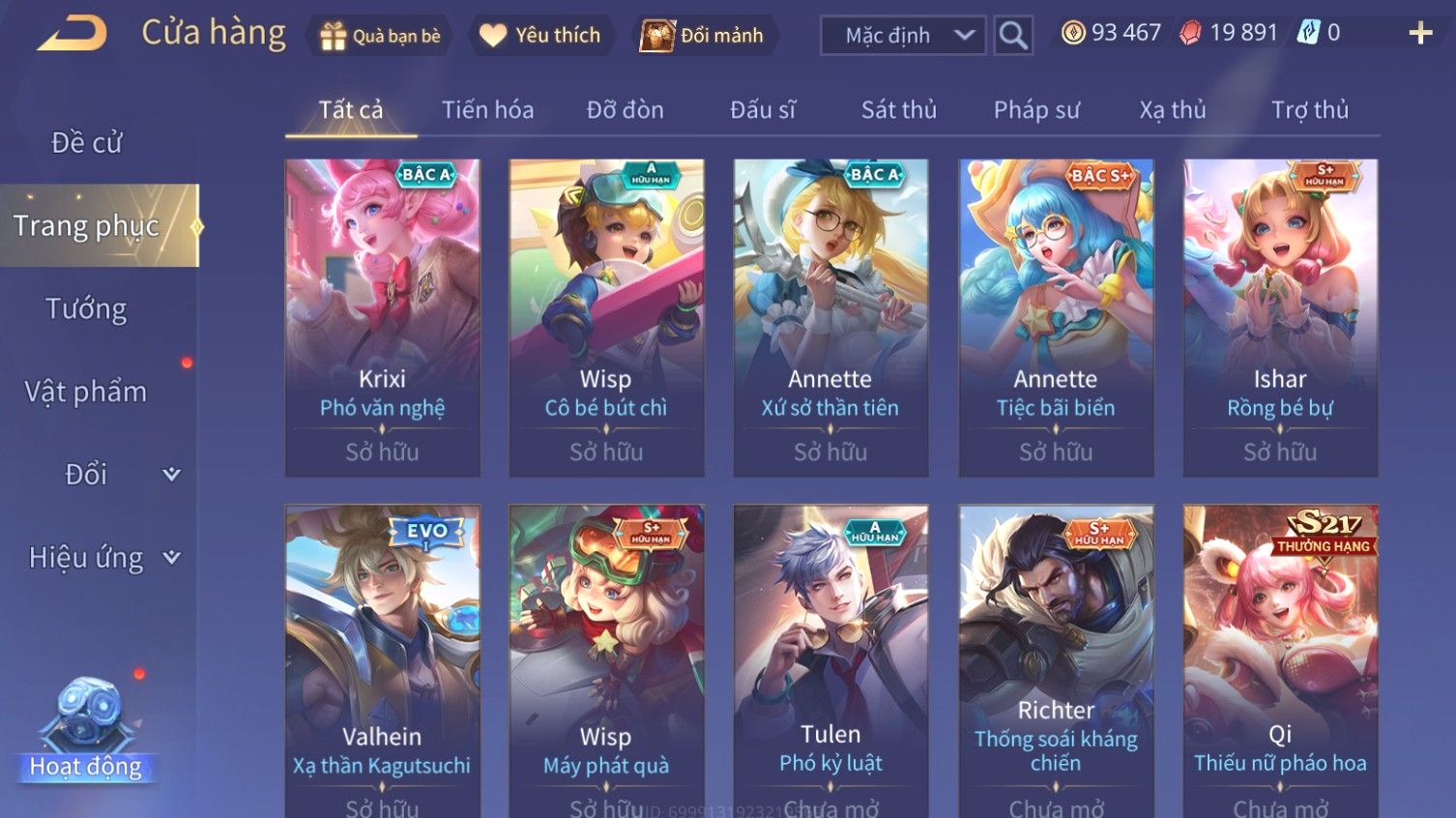Select the Sát thủ category tab
1456x818 pixels.
tap(898, 110)
